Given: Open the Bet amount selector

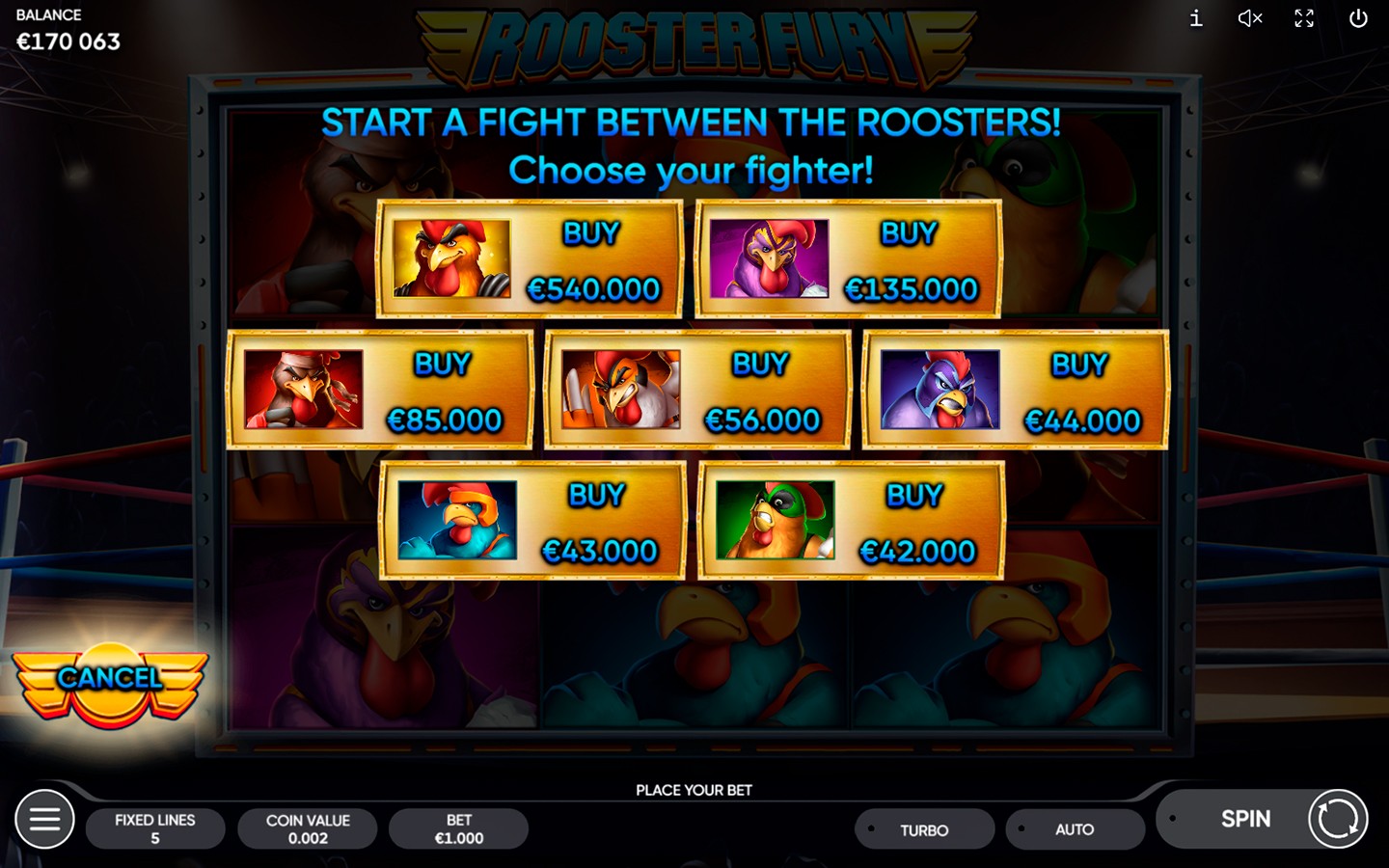Looking at the screenshot, I should click(x=458, y=828).
